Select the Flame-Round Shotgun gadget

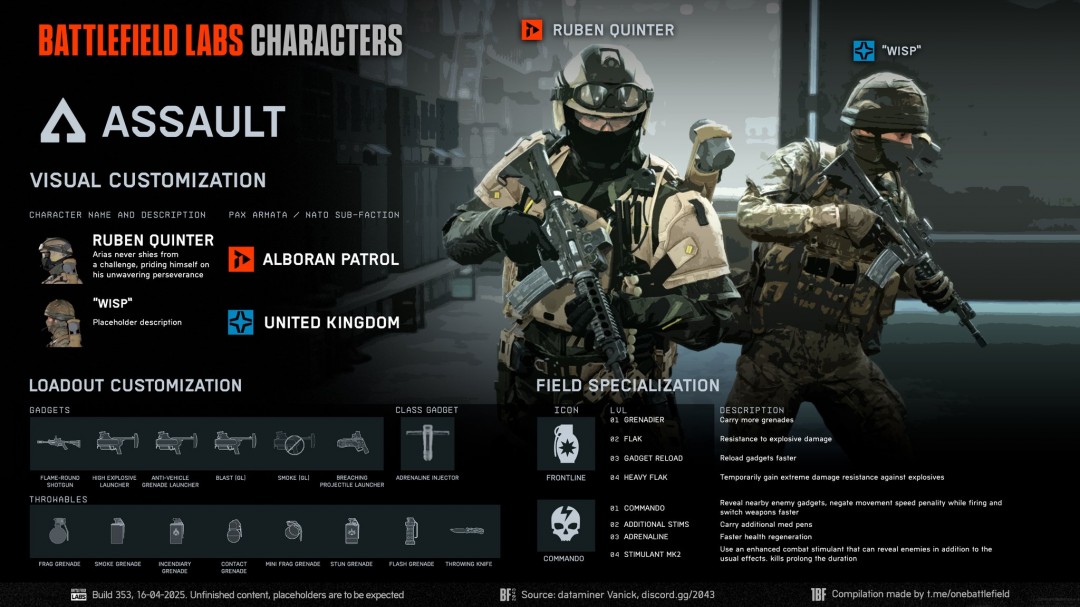[x=59, y=443]
